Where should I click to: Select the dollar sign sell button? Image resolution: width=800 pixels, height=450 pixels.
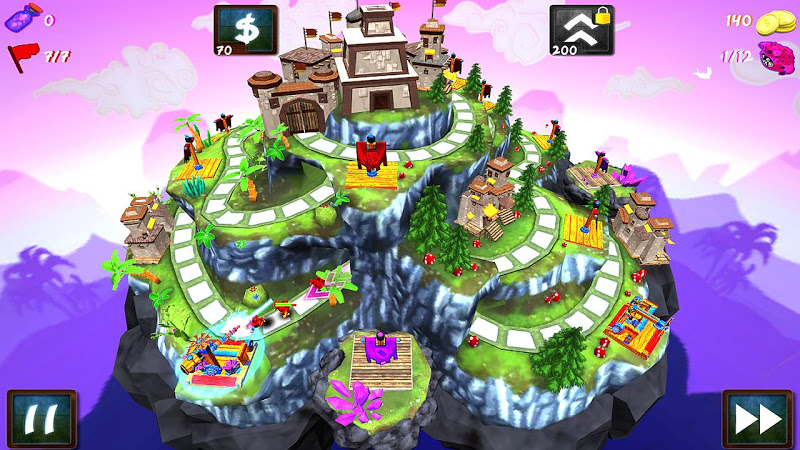click(x=246, y=30)
